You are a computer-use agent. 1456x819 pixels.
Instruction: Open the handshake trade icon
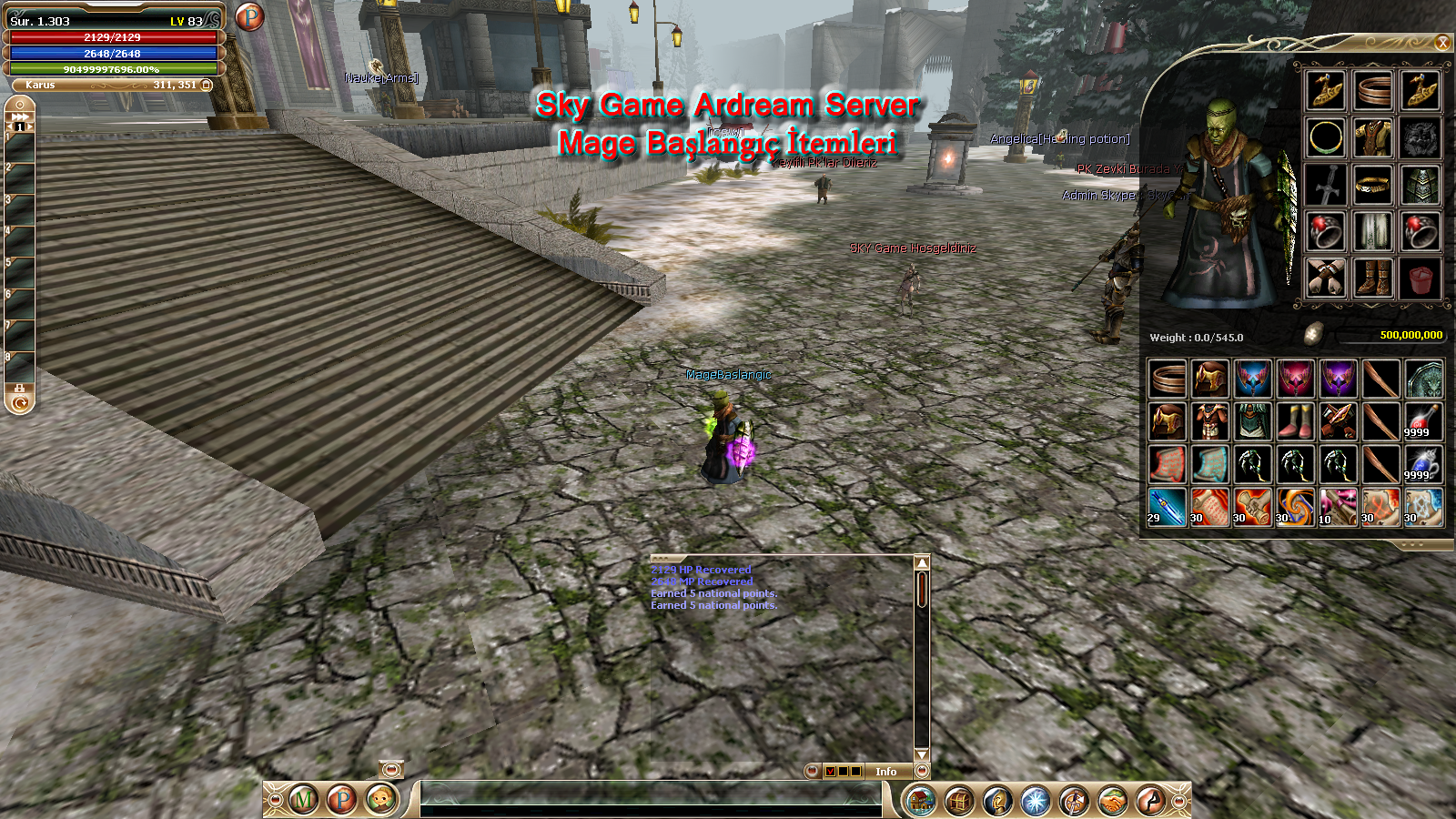click(1112, 801)
